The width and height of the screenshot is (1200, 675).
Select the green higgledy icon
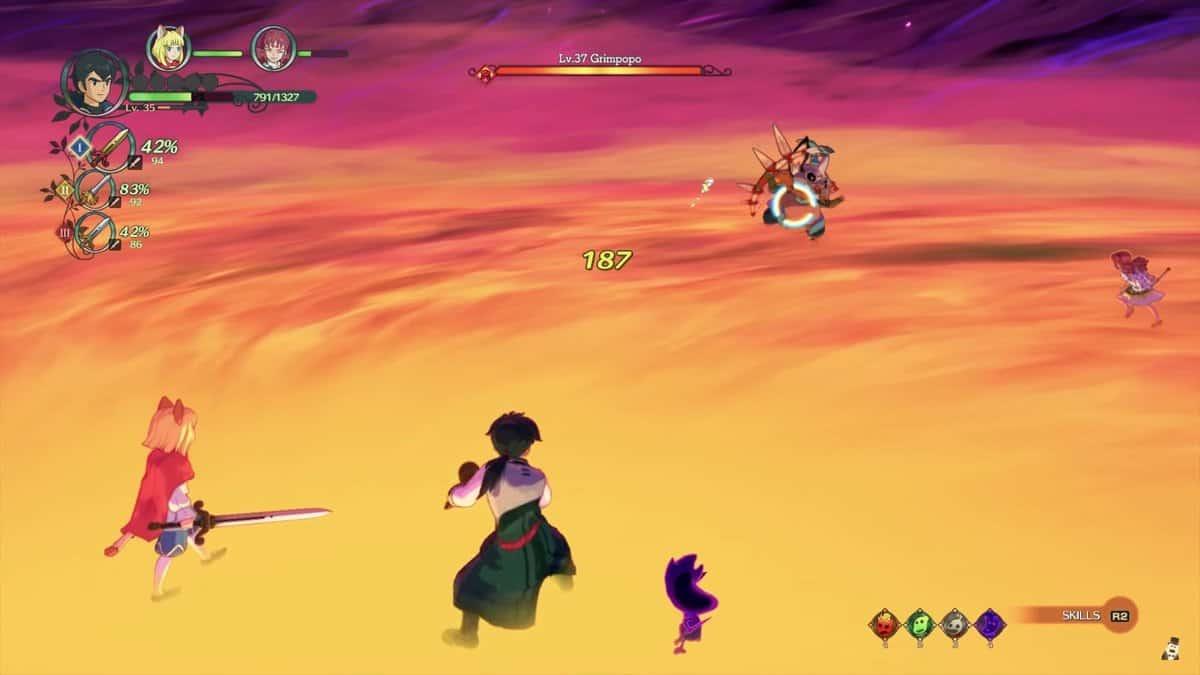tap(921, 625)
